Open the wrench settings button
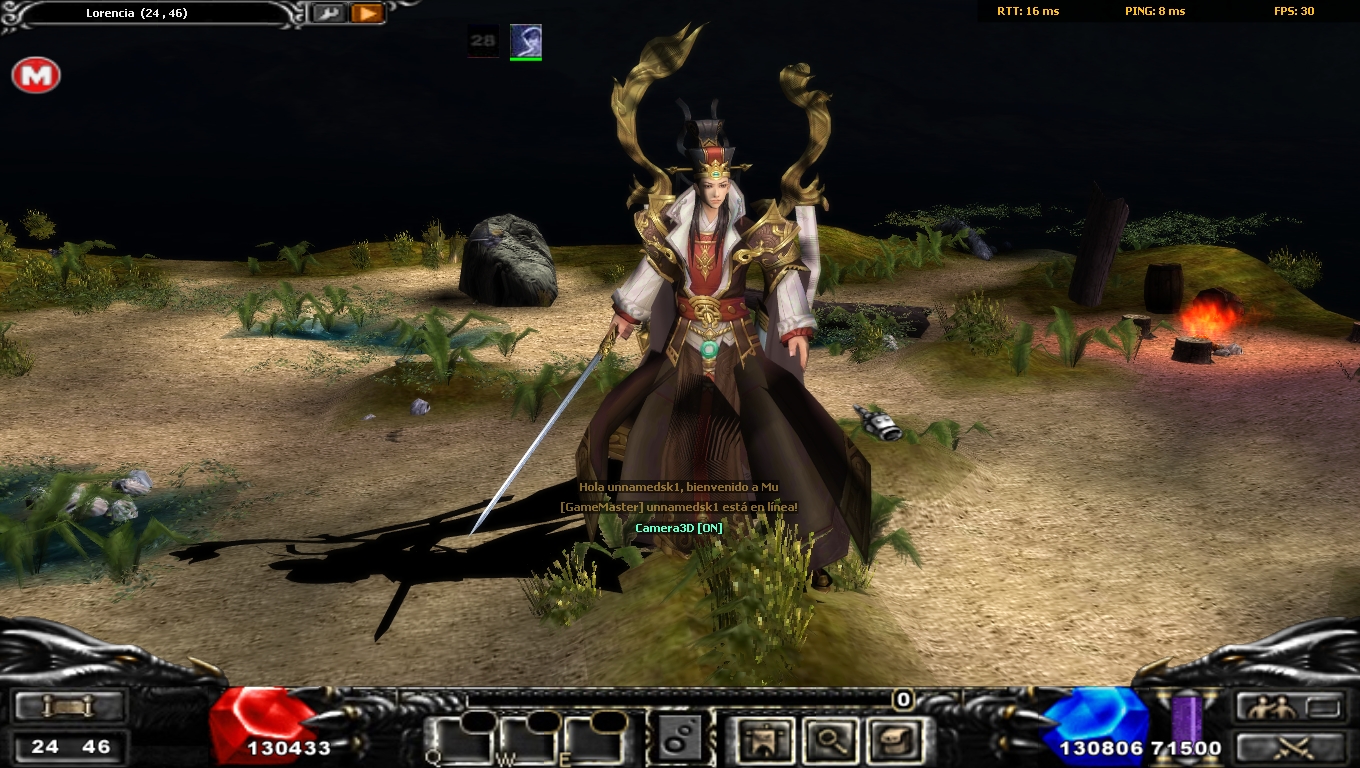 pyautogui.click(x=327, y=13)
